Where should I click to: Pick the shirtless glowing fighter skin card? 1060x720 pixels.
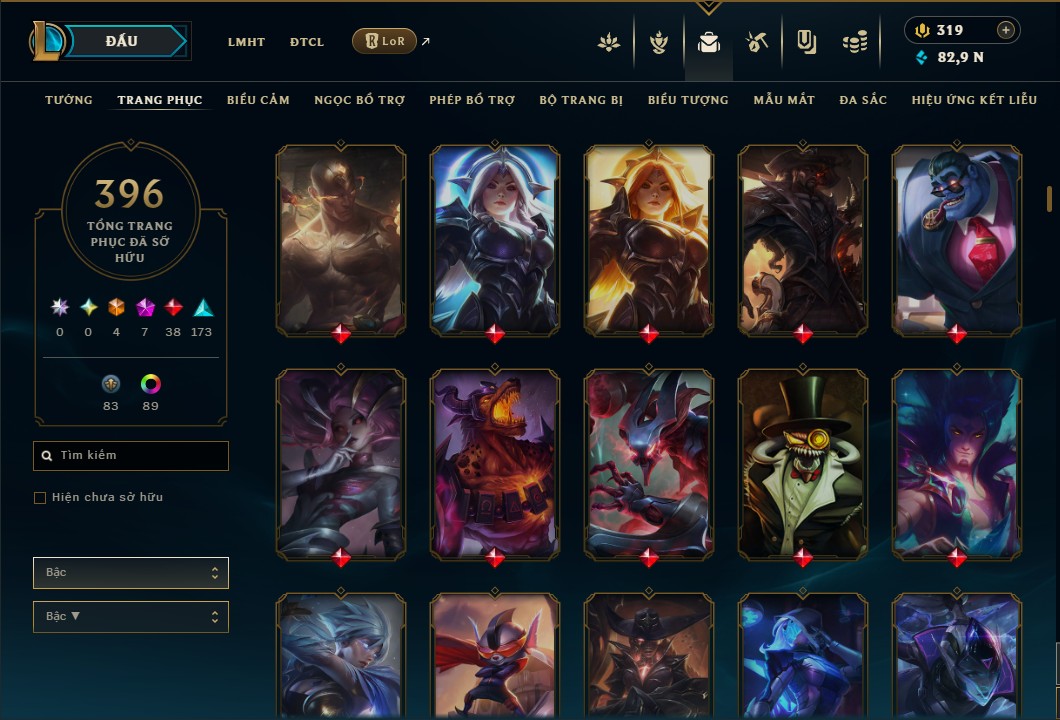[341, 240]
